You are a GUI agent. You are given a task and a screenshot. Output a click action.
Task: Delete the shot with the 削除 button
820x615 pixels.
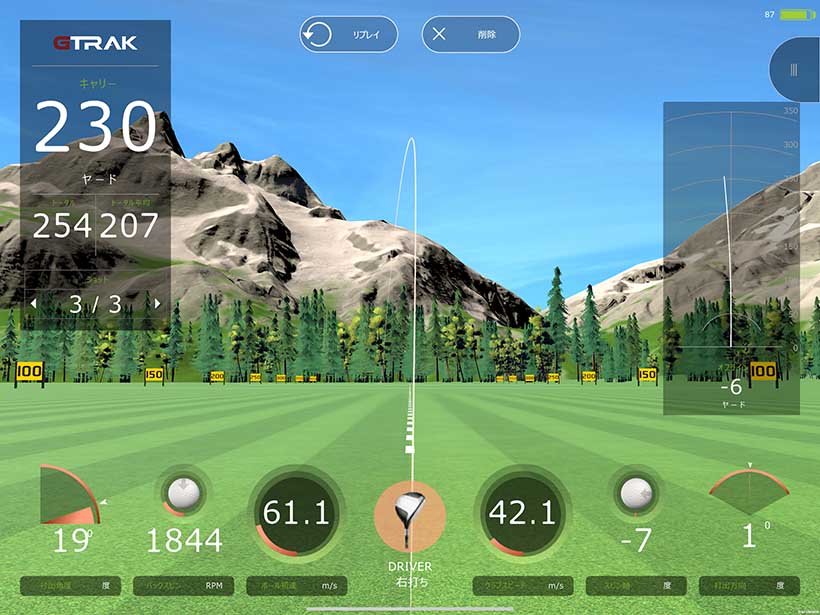471,35
